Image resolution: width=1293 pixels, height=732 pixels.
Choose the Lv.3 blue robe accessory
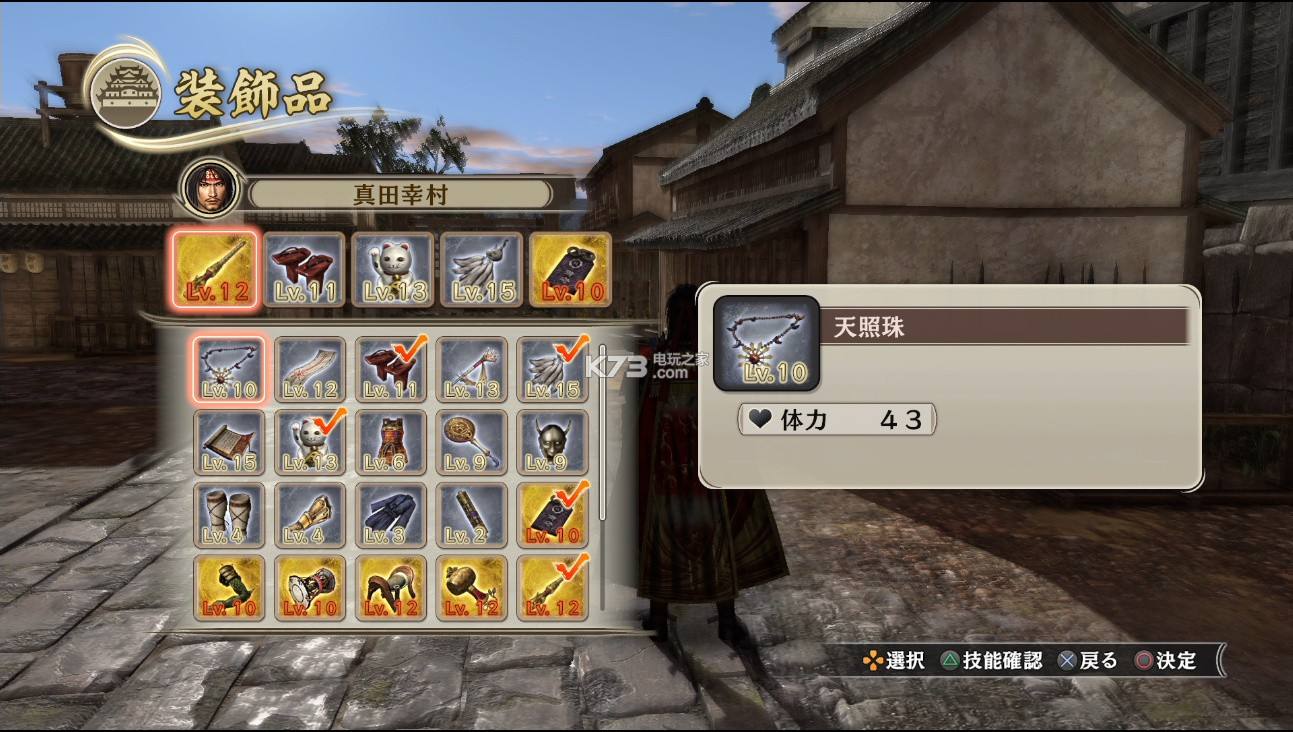(391, 515)
